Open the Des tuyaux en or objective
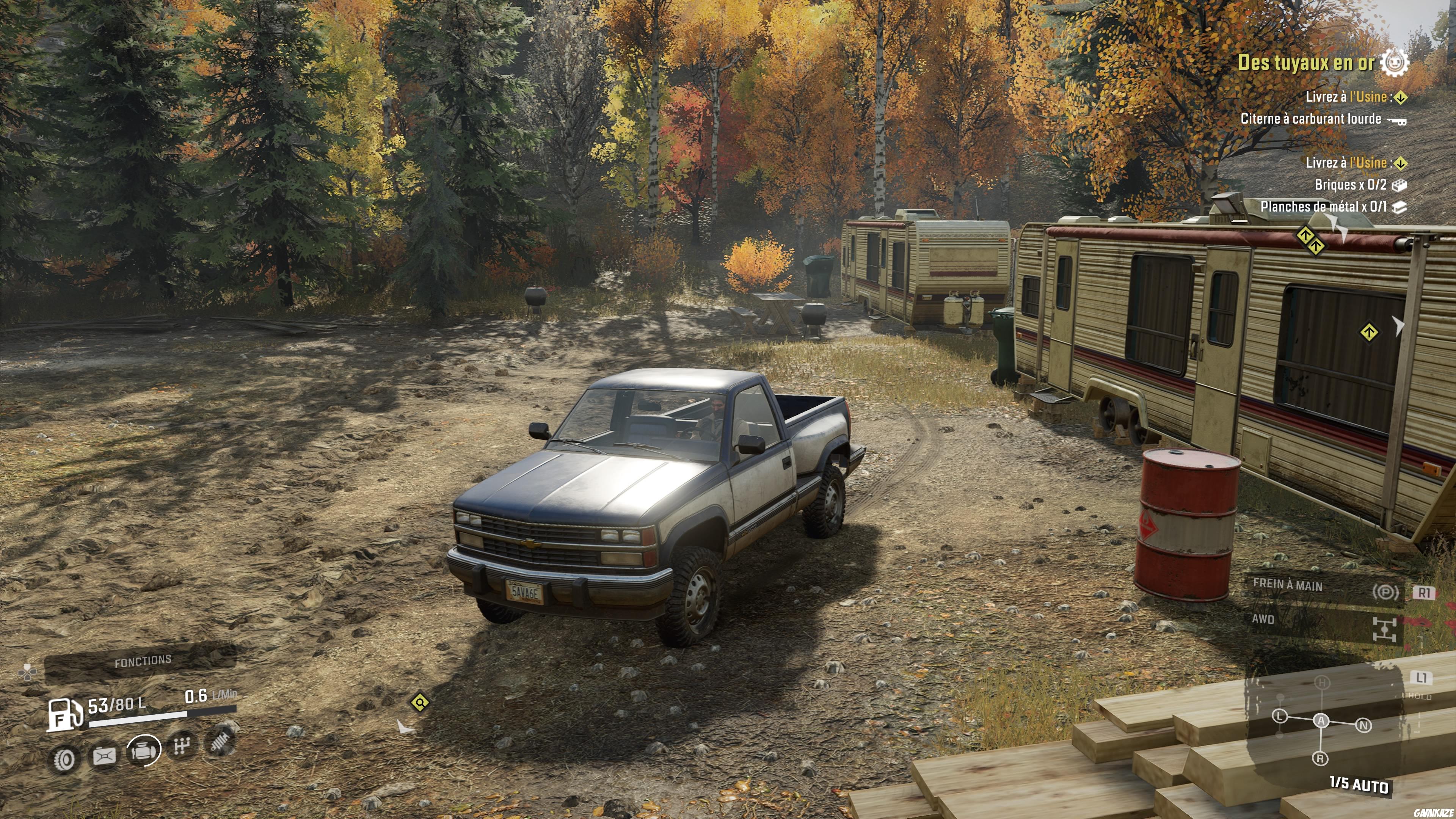This screenshot has width=1456, height=819. 1305,62
